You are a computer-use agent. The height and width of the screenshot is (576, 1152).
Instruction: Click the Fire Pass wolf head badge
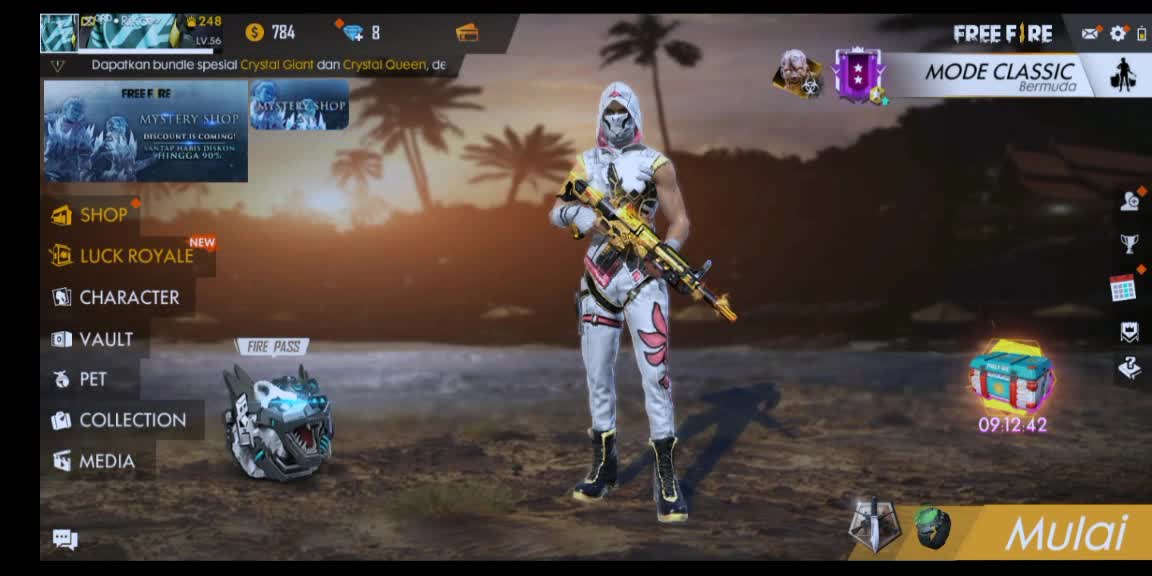point(277,420)
